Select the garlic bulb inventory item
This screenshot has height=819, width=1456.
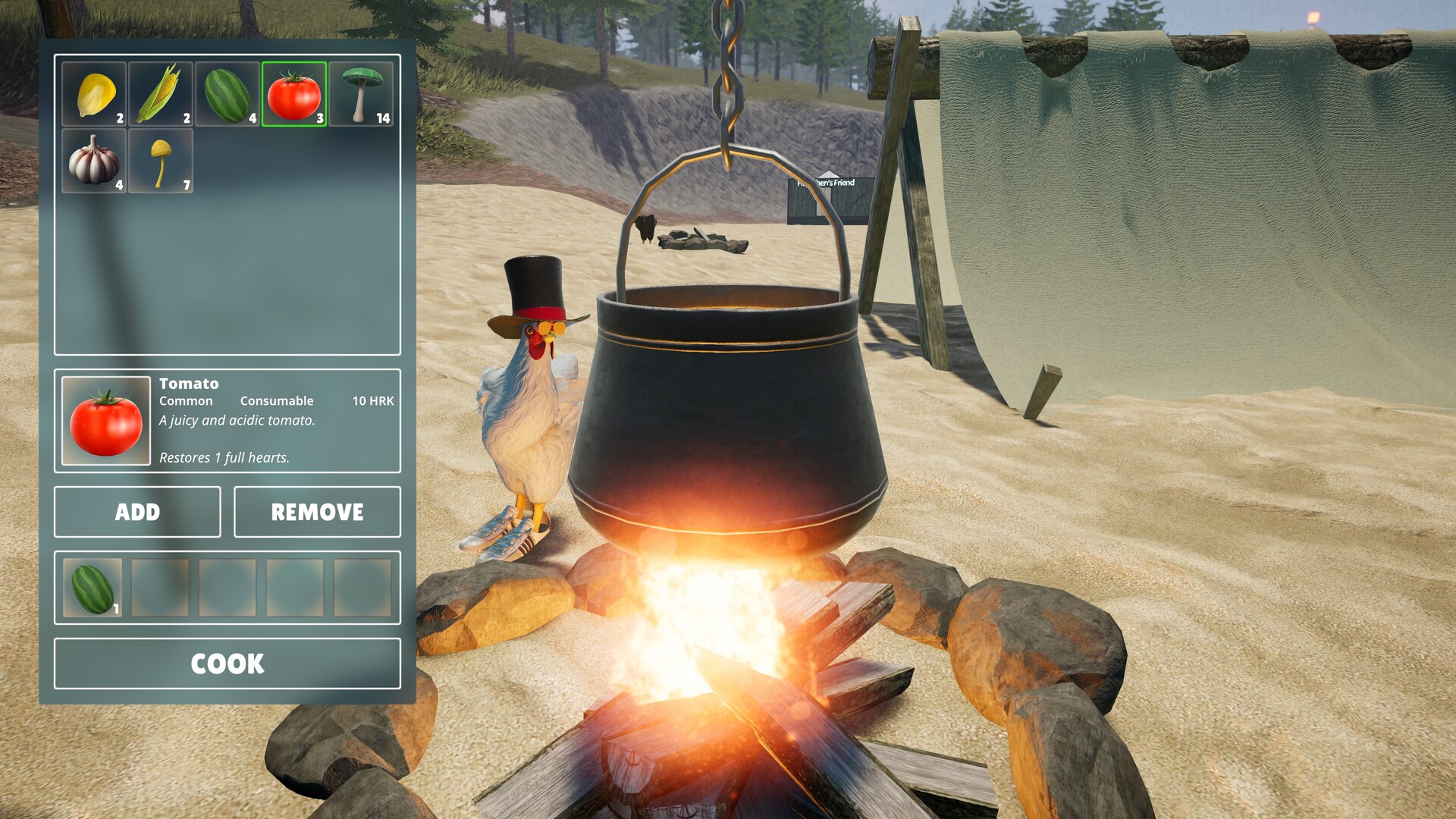tap(93, 162)
